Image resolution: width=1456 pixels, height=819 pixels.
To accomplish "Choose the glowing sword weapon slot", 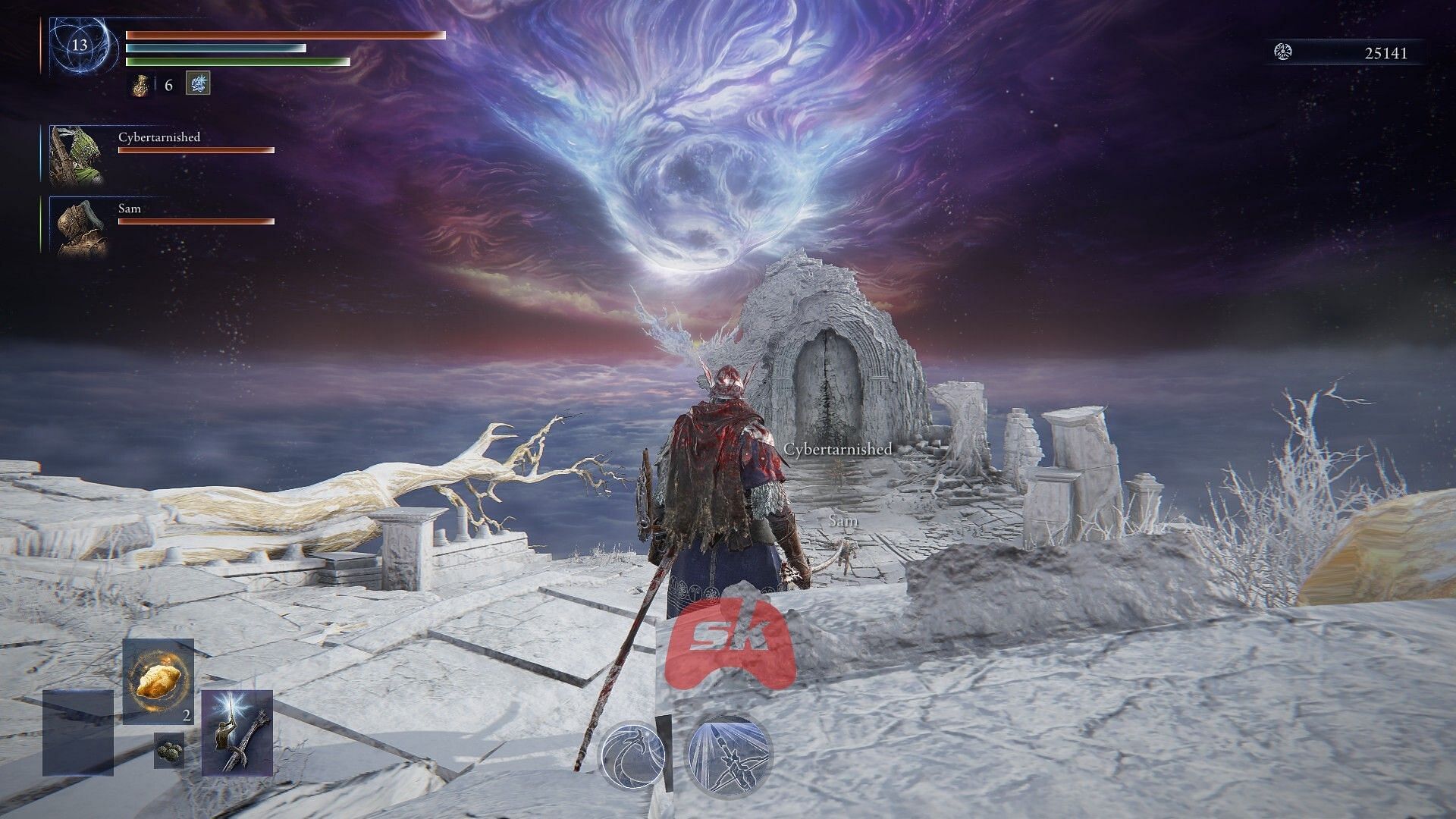I will pyautogui.click(x=237, y=733).
